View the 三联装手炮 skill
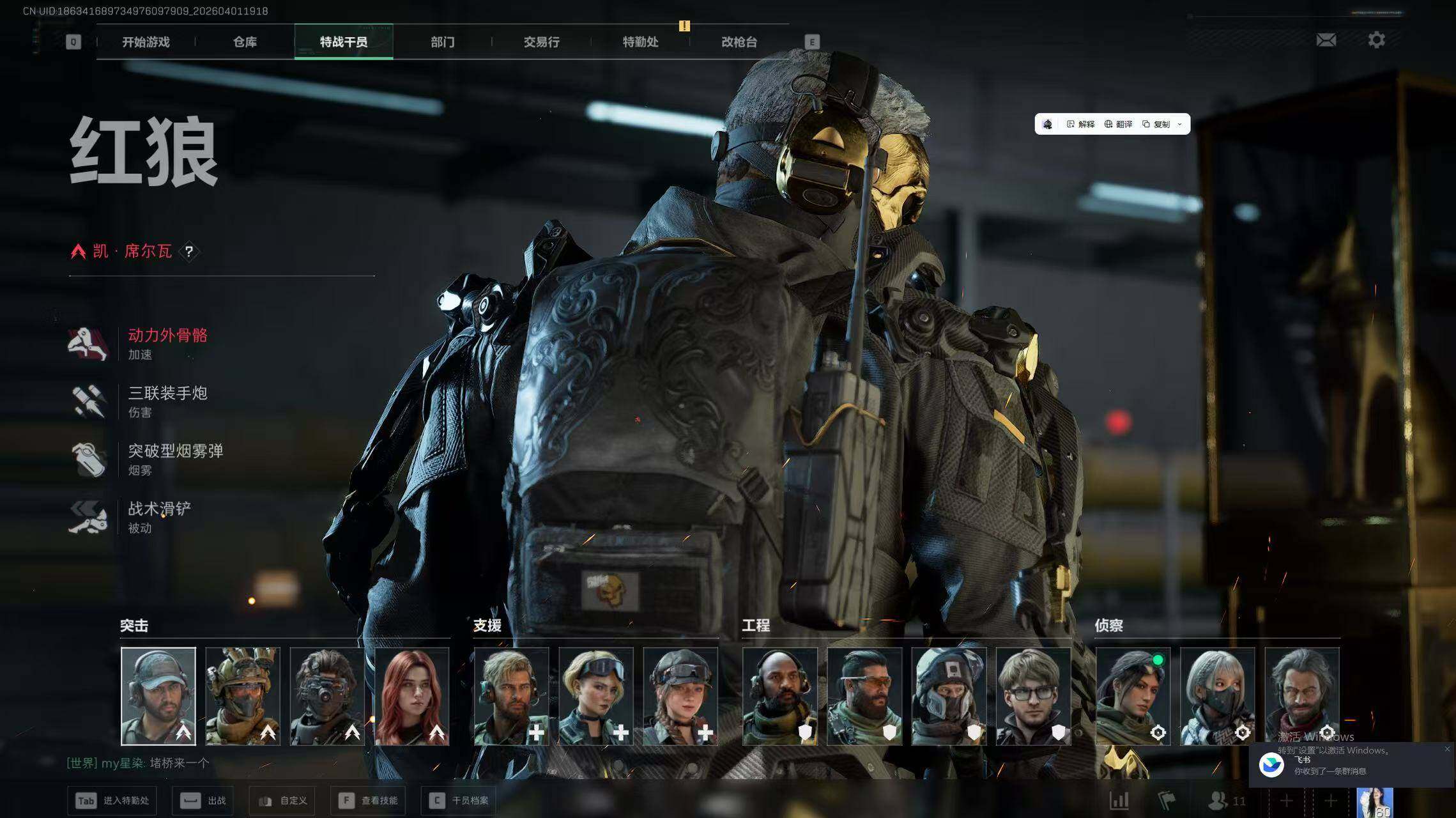1456x818 pixels. coord(167,394)
